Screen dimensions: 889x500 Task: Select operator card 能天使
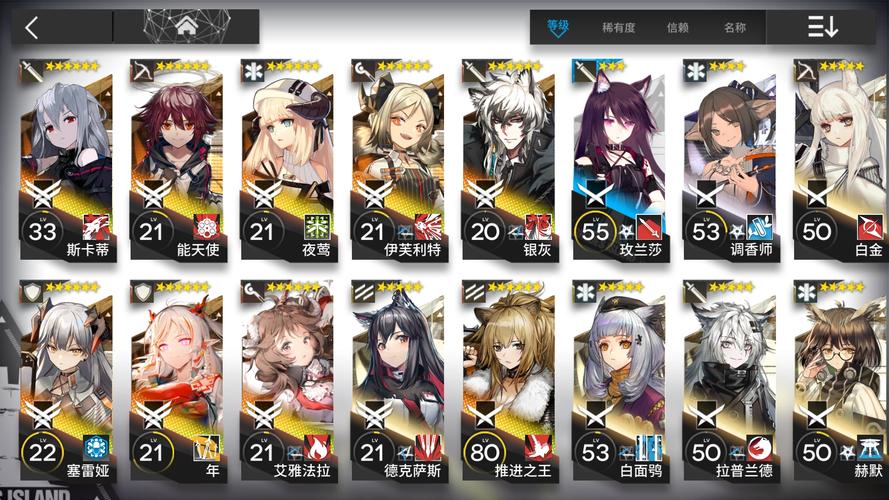coord(177,160)
